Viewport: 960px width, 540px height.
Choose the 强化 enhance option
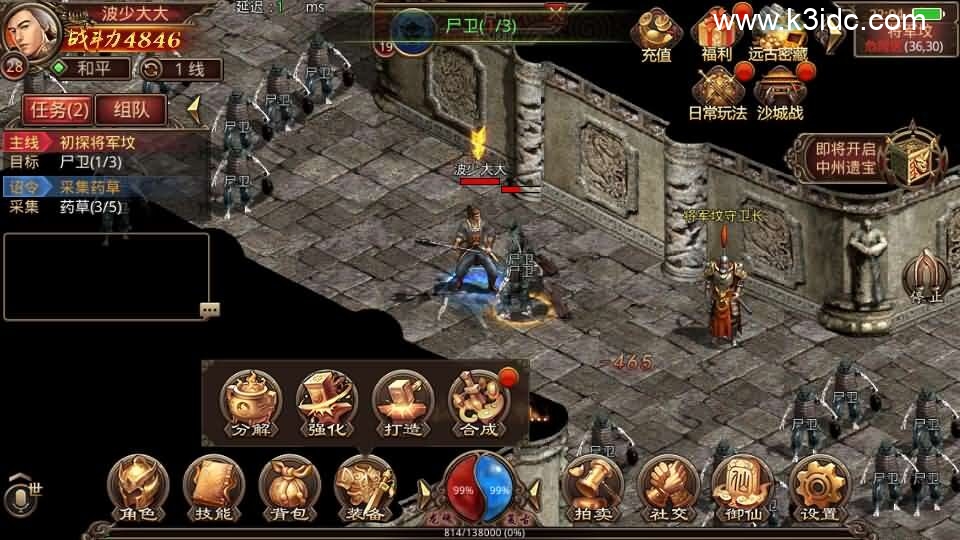[326, 405]
